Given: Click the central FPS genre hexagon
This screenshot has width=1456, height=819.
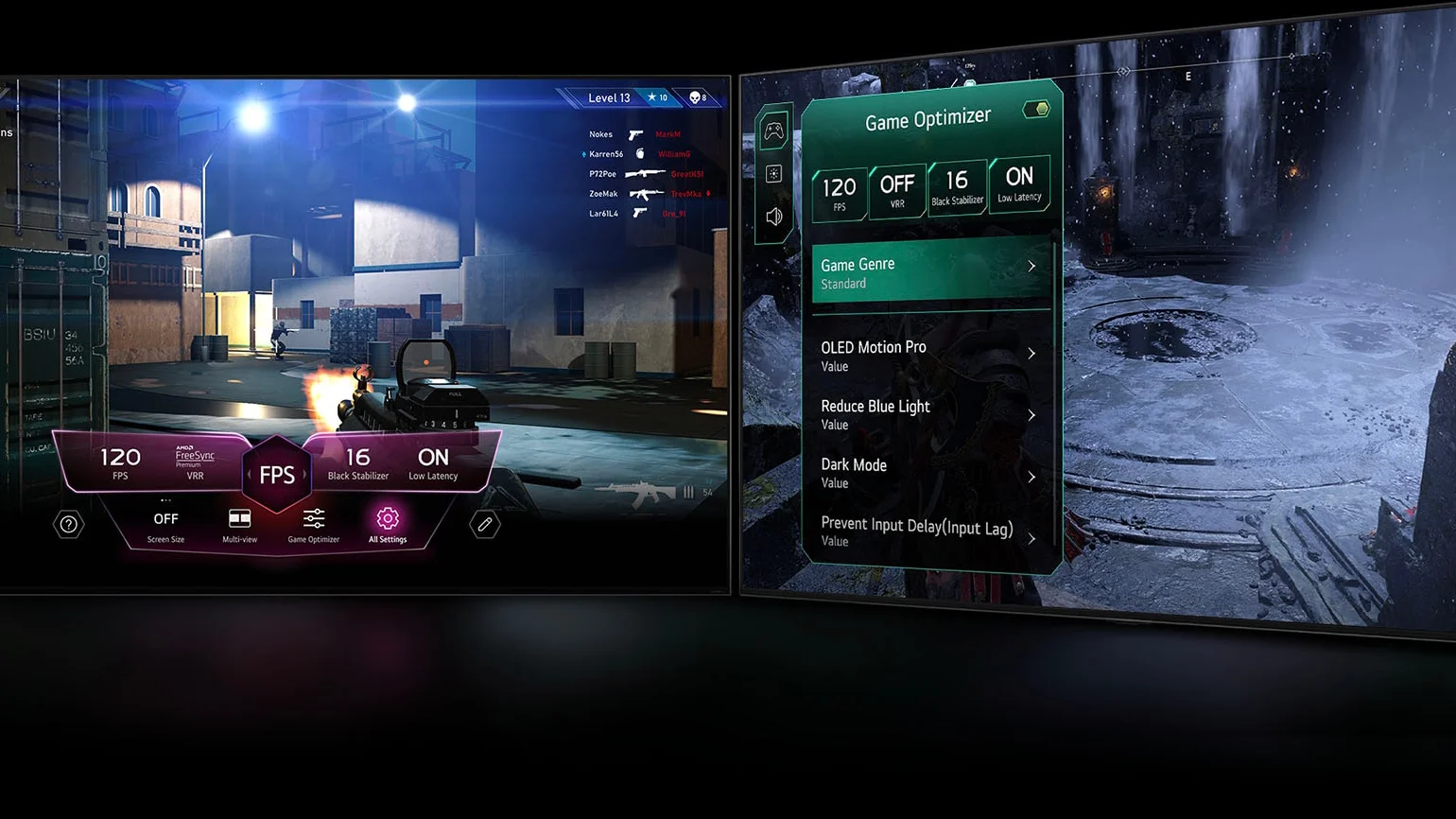Looking at the screenshot, I should 277,474.
